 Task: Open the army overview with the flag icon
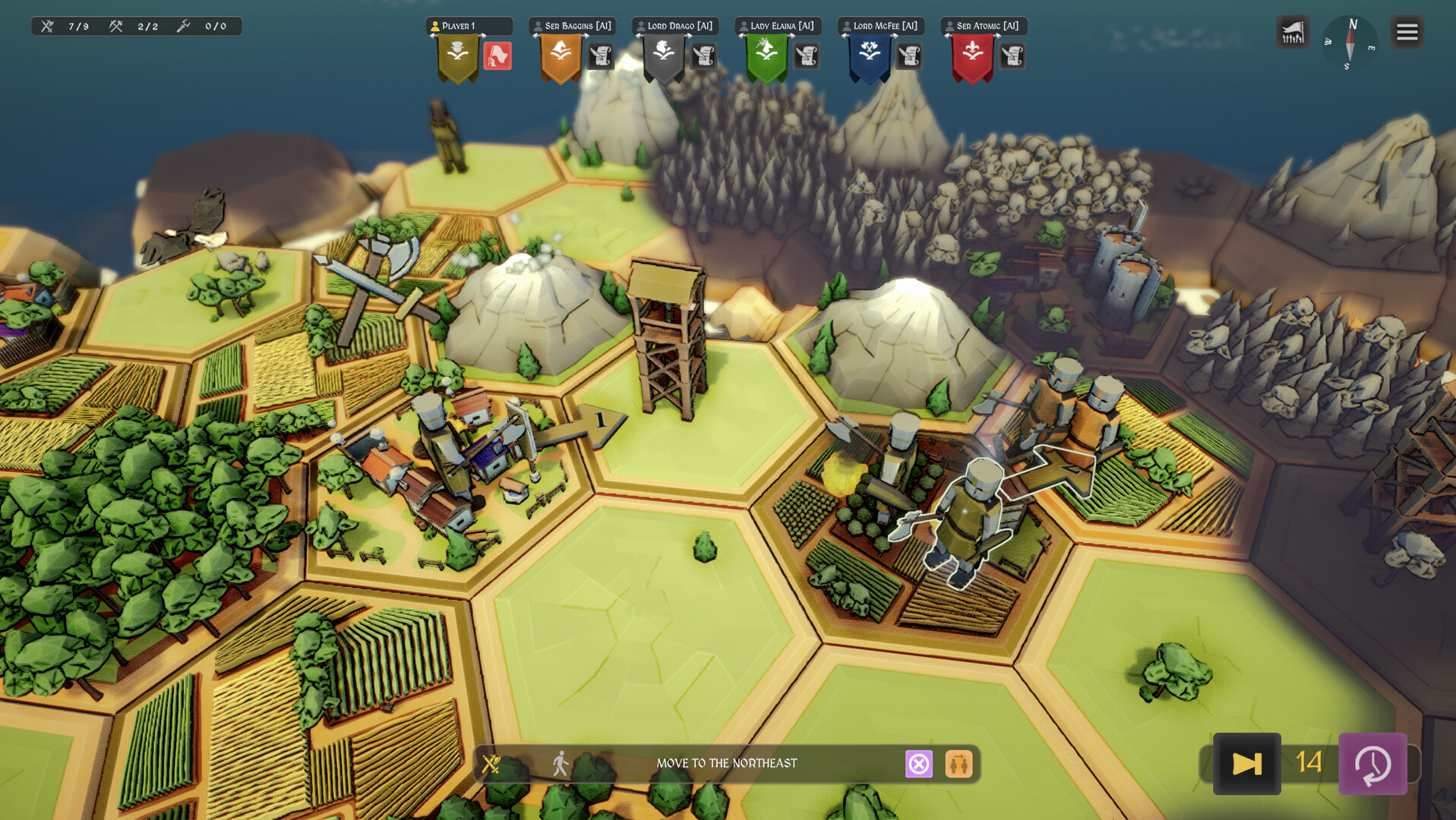pyautogui.click(x=1292, y=32)
